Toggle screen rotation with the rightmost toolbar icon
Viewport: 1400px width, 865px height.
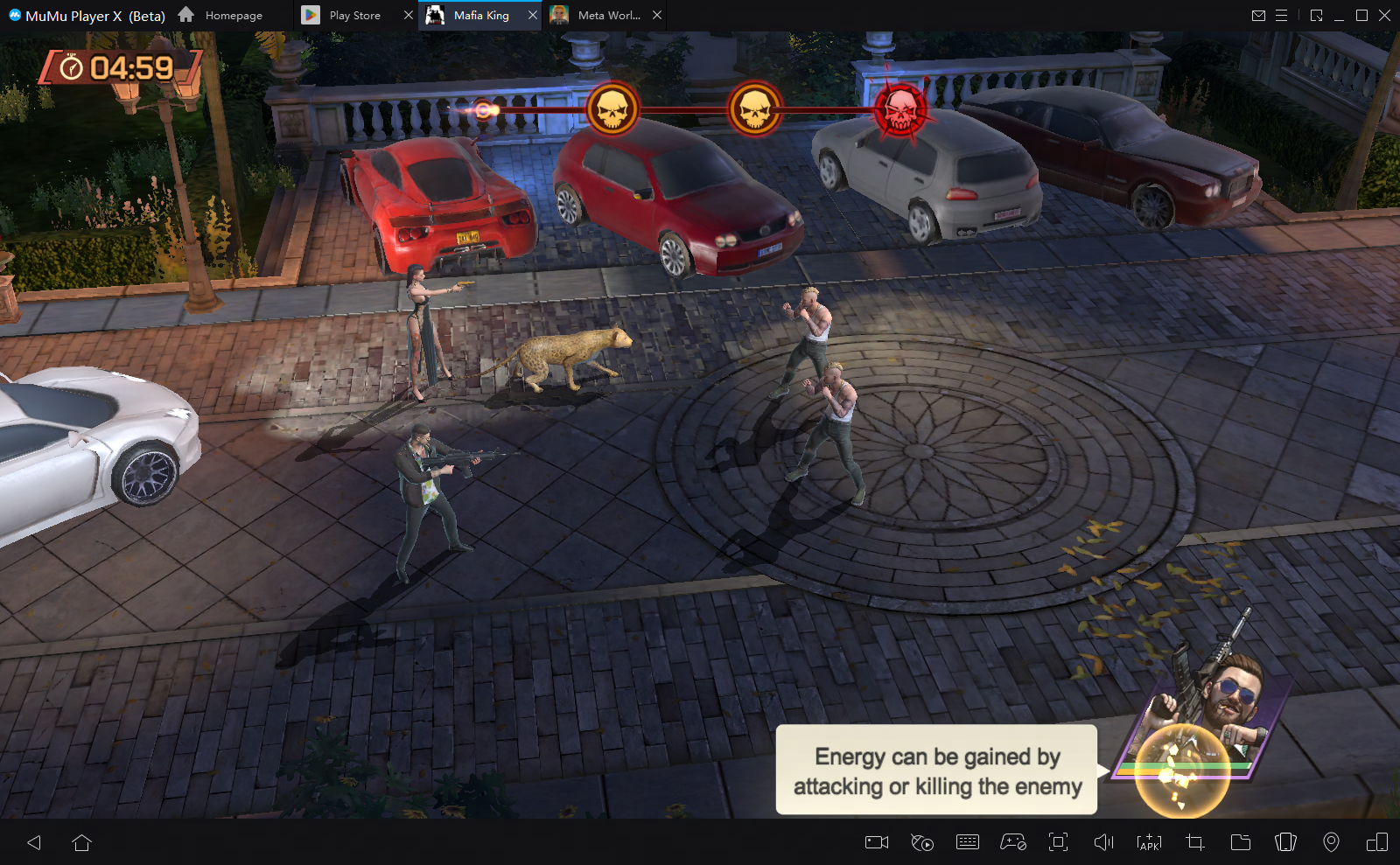point(1377,842)
